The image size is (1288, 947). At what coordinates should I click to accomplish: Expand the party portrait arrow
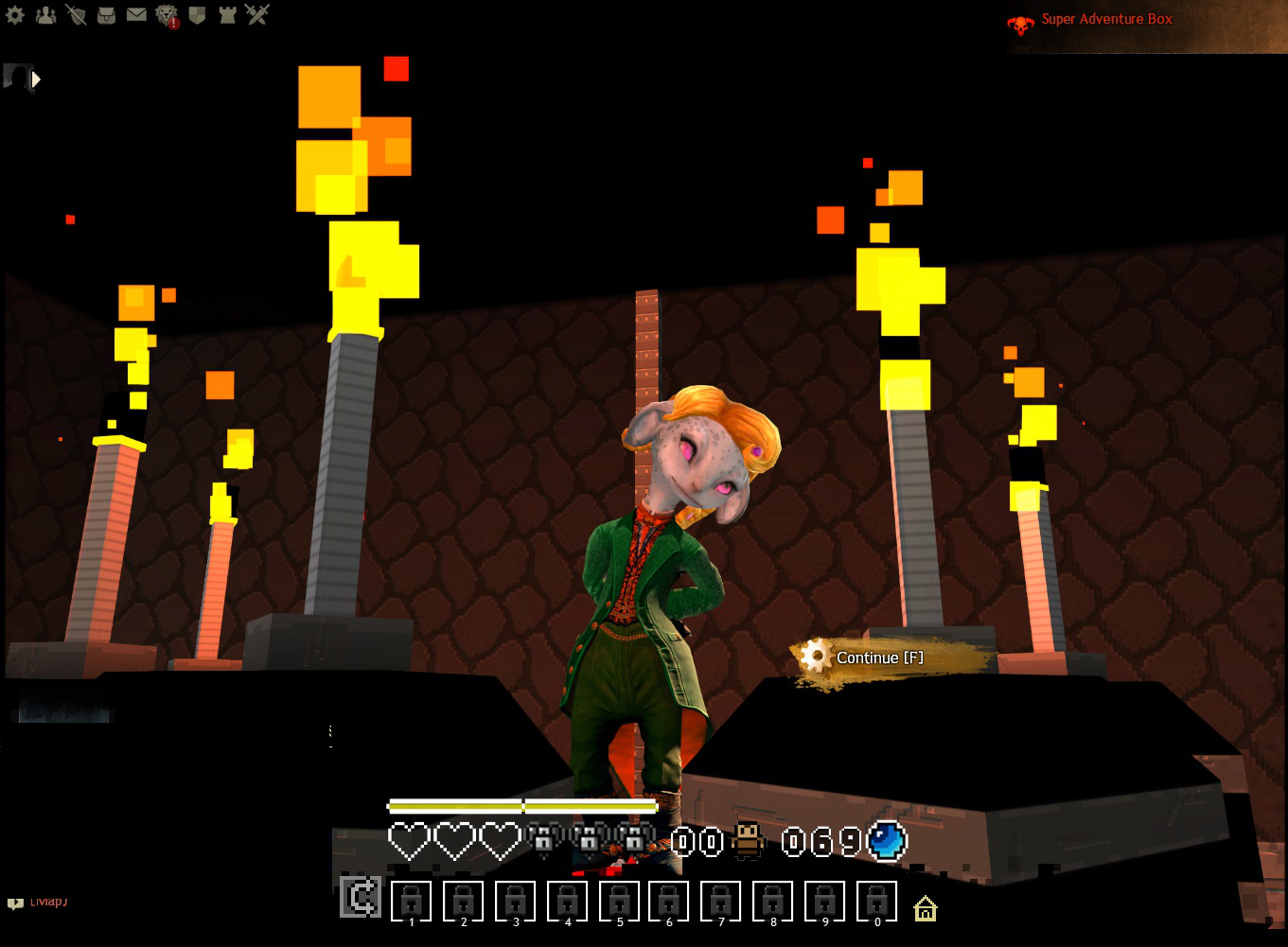[36, 79]
